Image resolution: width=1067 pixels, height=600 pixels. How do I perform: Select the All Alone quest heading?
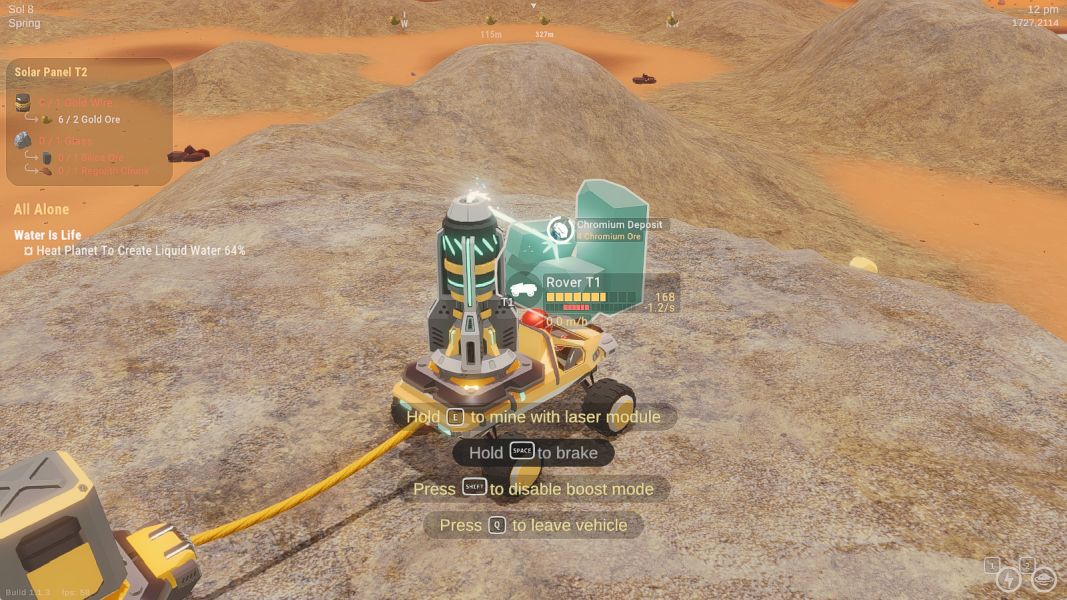[42, 210]
